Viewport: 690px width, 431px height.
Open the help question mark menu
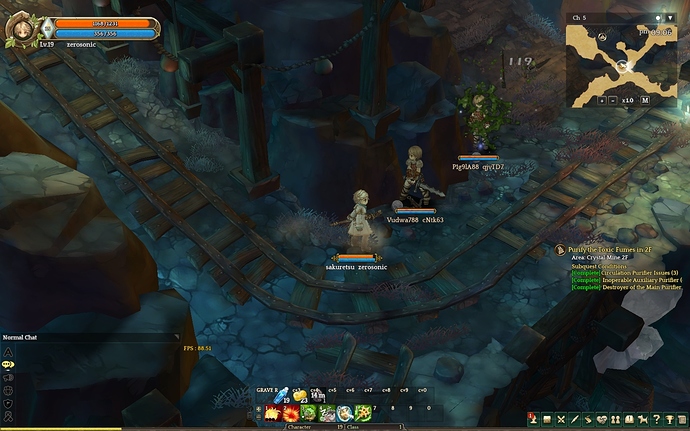coord(656,420)
